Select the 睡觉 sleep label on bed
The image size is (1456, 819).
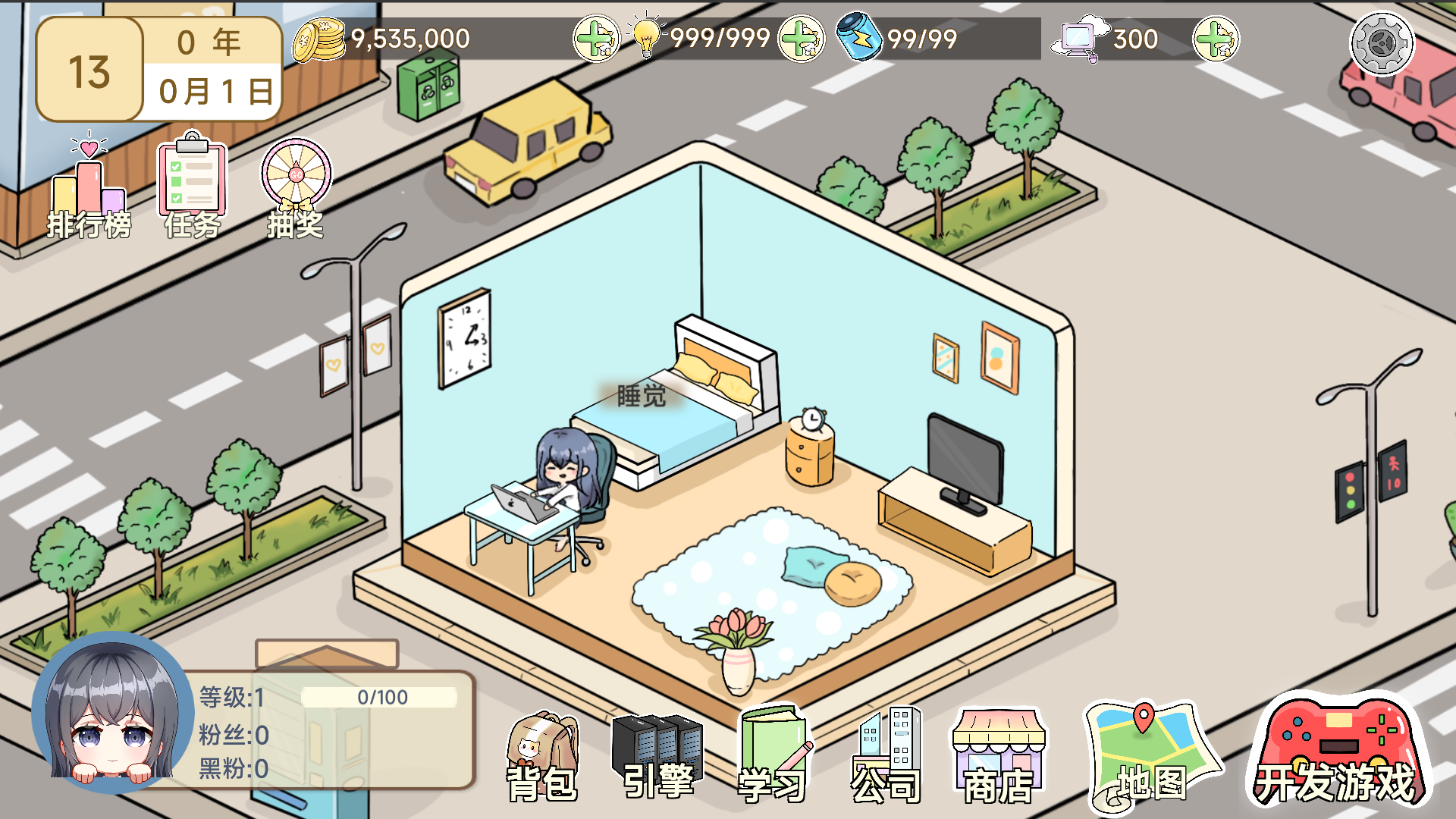click(642, 396)
